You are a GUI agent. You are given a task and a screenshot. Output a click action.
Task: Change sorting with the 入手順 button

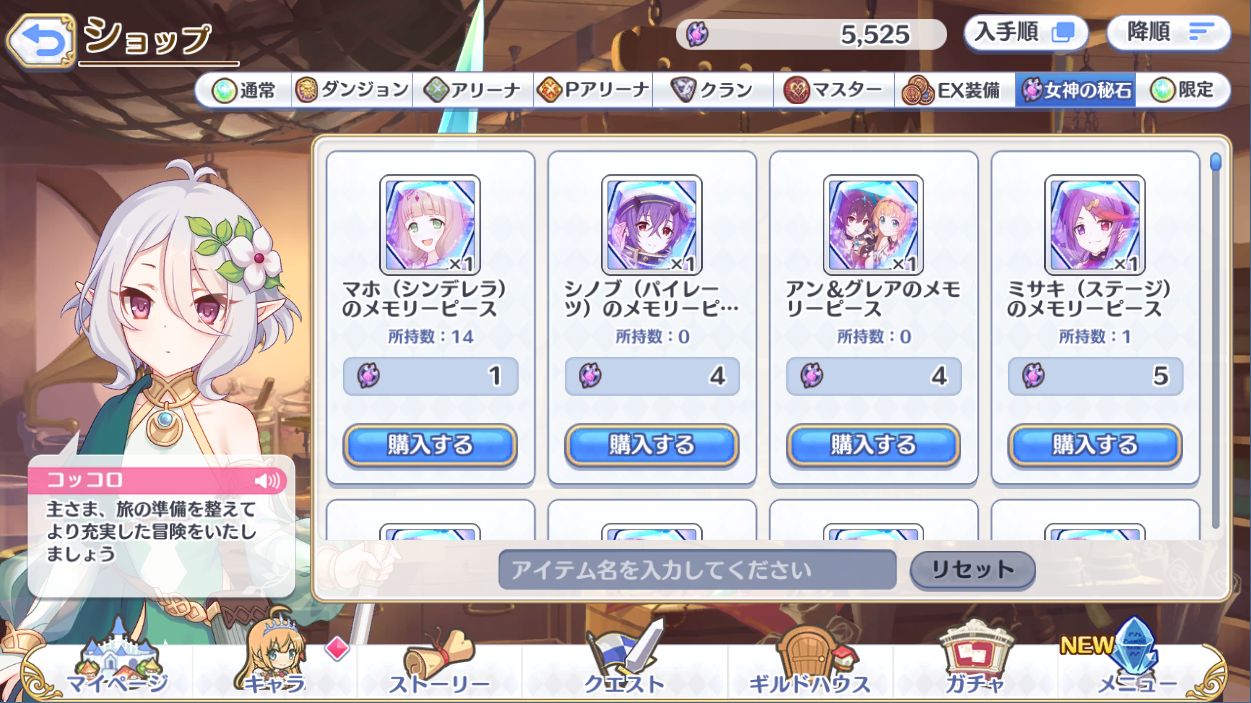tap(1024, 33)
